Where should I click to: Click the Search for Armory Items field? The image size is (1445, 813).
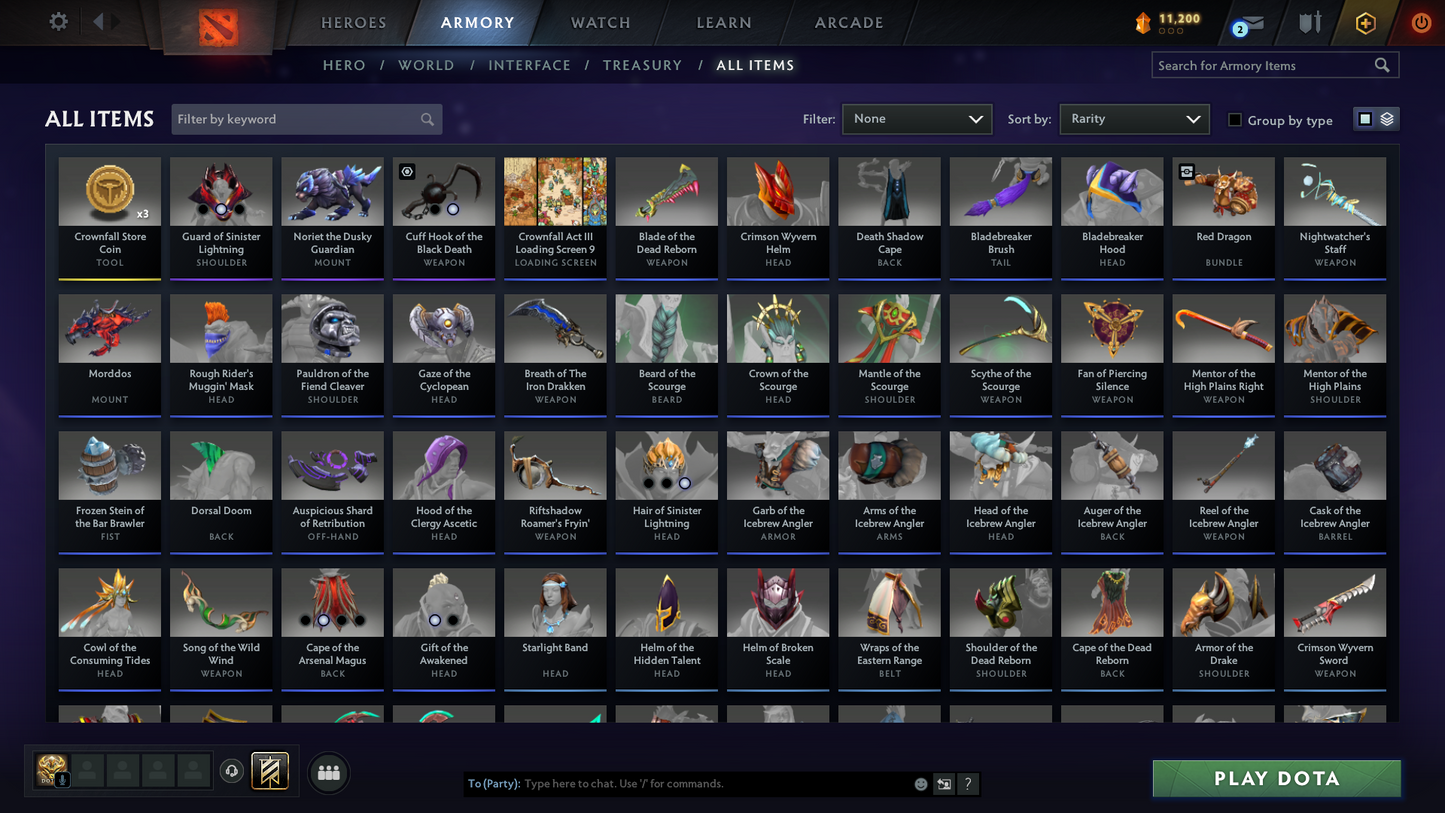[x=1265, y=65]
